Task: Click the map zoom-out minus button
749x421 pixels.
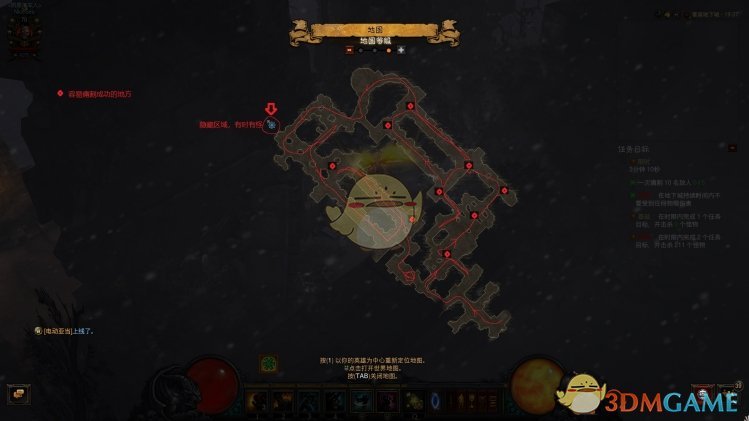Action: point(349,49)
